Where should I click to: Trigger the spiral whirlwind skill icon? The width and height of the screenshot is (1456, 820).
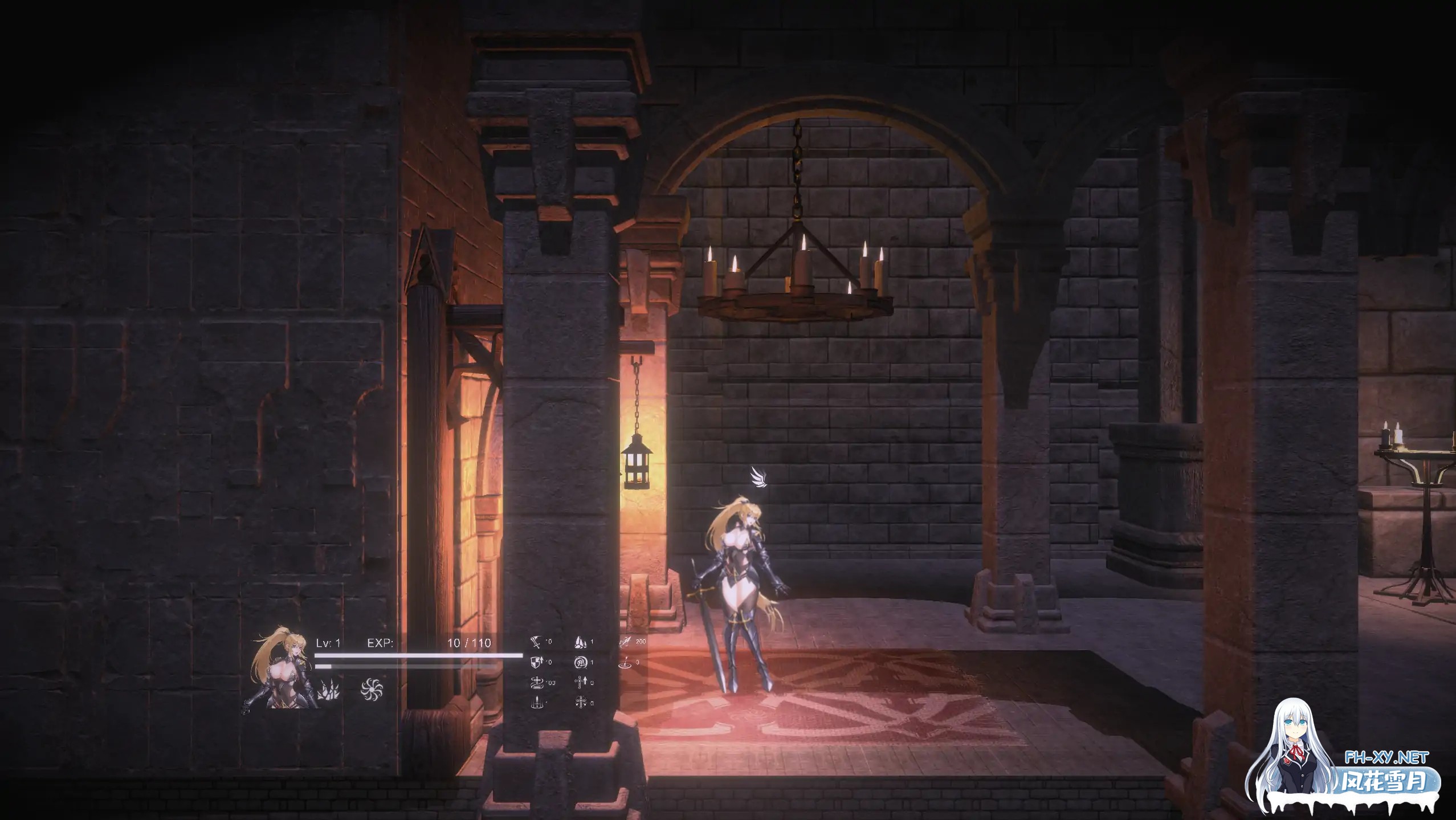point(372,689)
